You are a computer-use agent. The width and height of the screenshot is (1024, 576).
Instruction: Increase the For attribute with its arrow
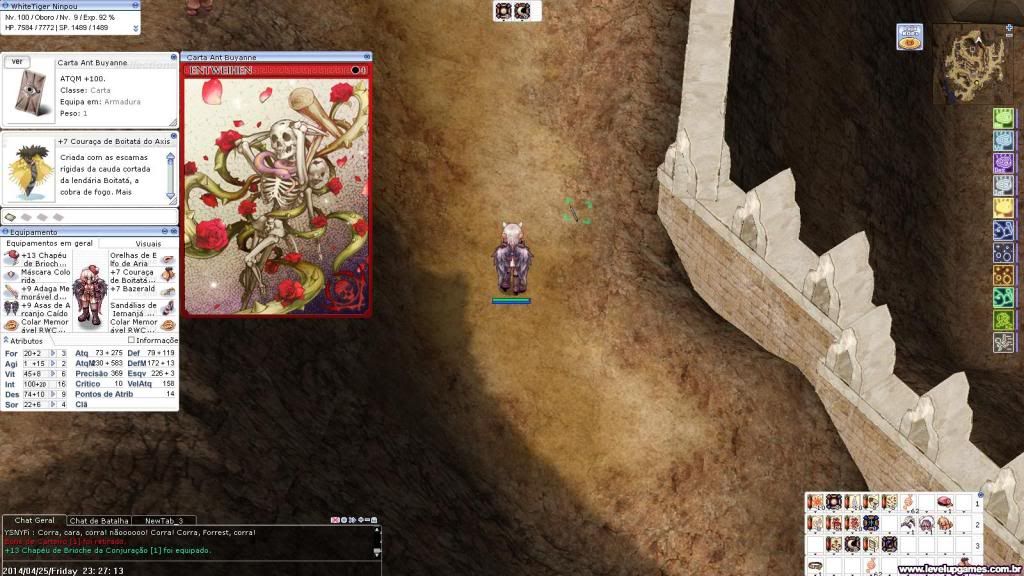[x=51, y=353]
